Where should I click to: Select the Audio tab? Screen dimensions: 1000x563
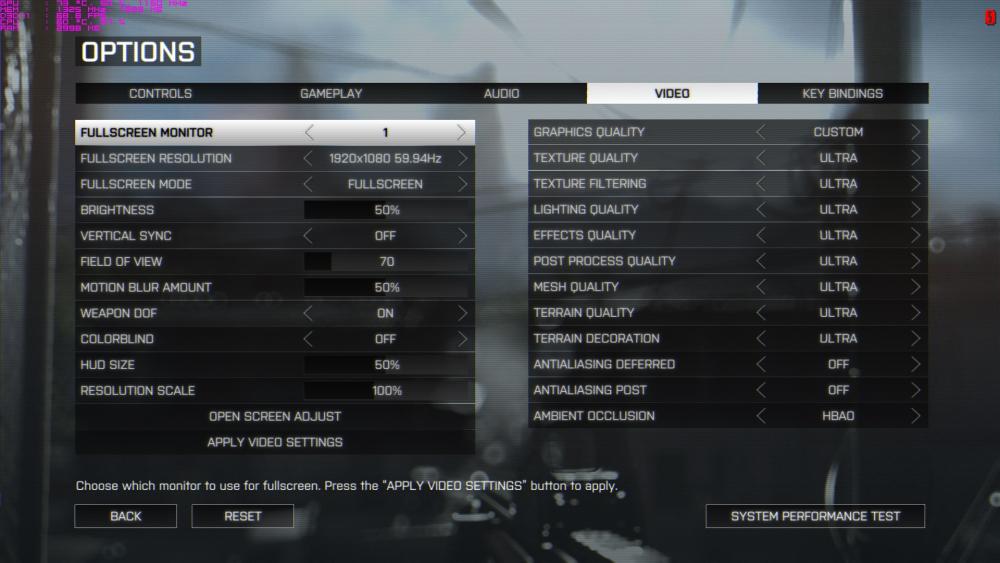501,94
